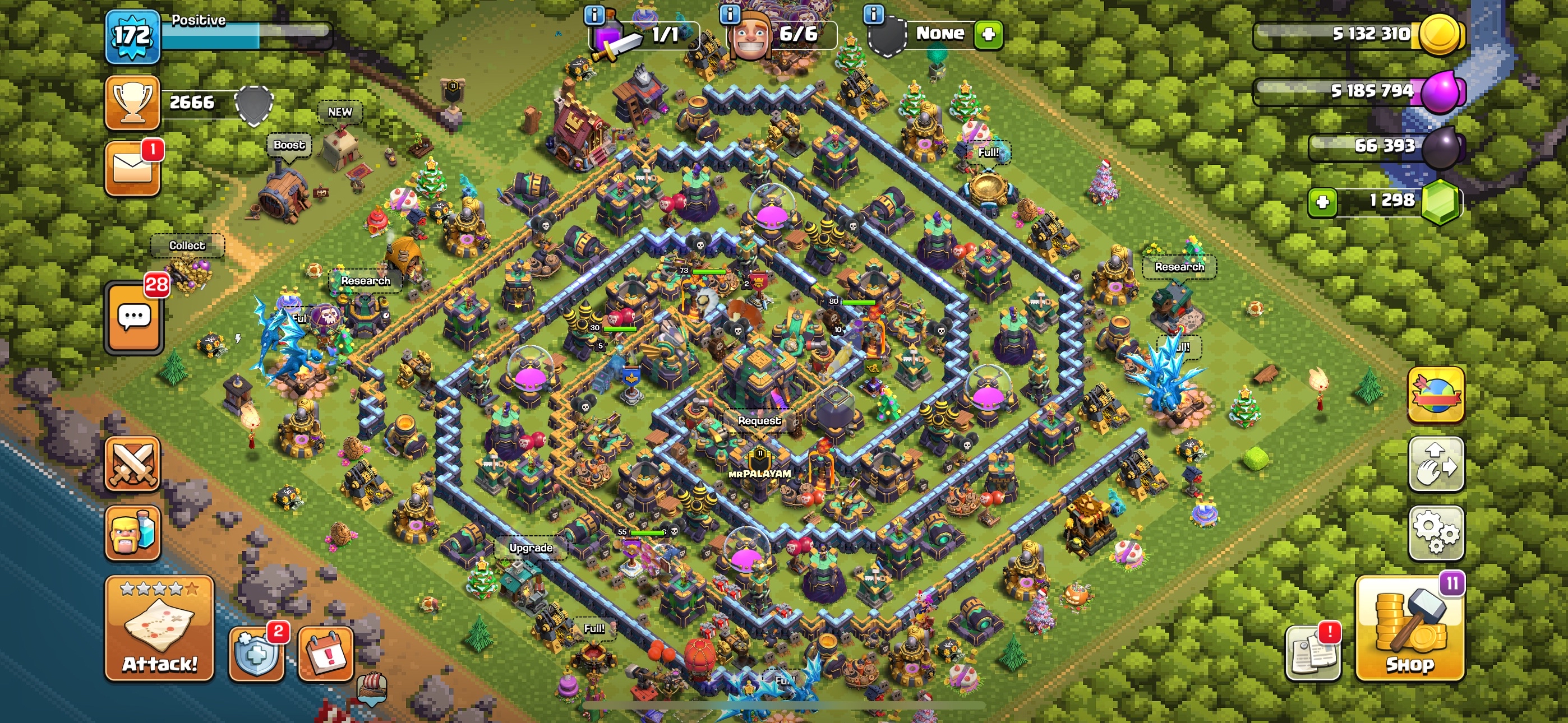
Task: Open the mail inbox envelope
Action: coord(132,169)
